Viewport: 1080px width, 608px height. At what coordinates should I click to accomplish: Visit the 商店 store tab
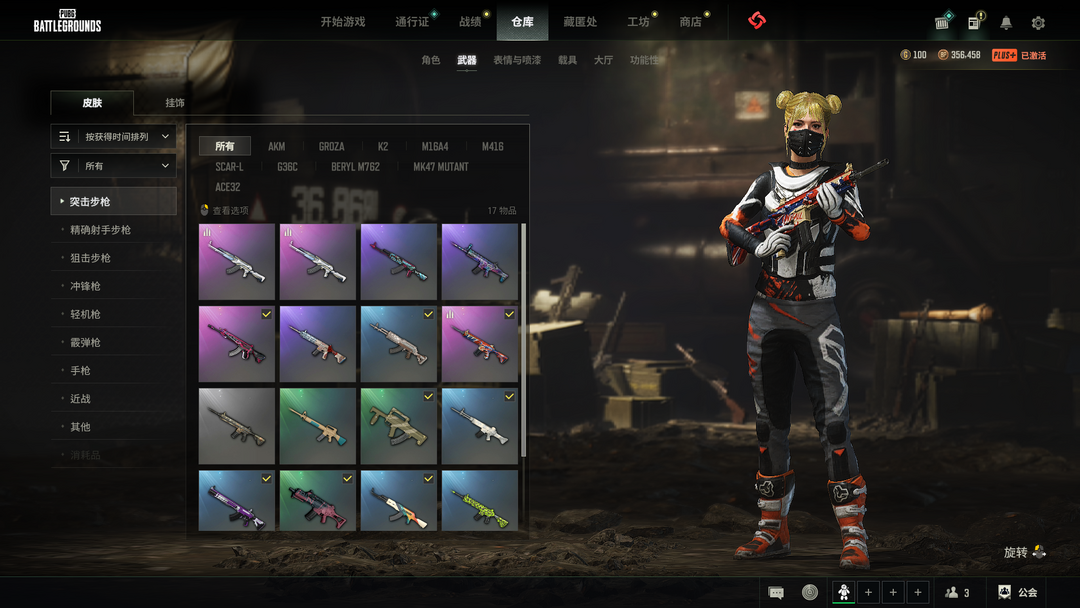click(x=690, y=22)
